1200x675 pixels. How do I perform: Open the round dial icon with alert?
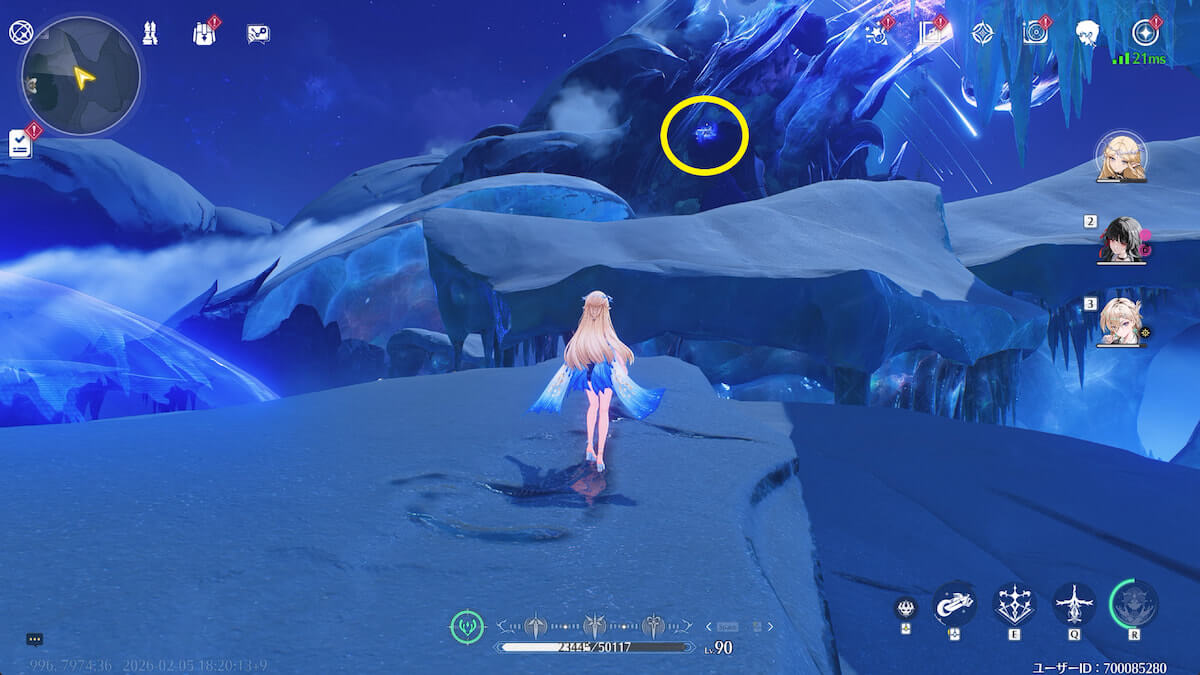[1036, 33]
